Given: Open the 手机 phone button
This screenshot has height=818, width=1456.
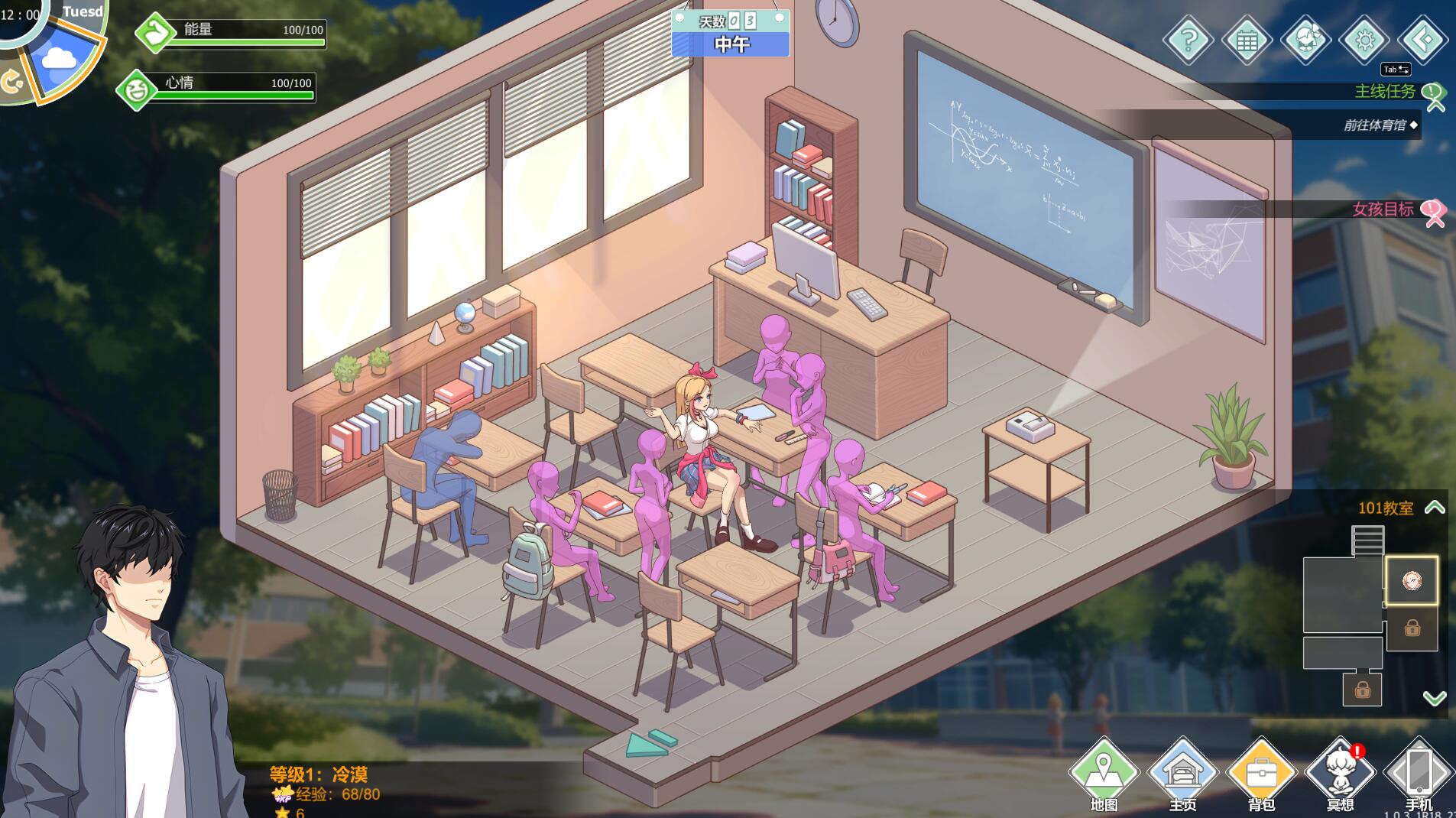Looking at the screenshot, I should coord(1419,774).
